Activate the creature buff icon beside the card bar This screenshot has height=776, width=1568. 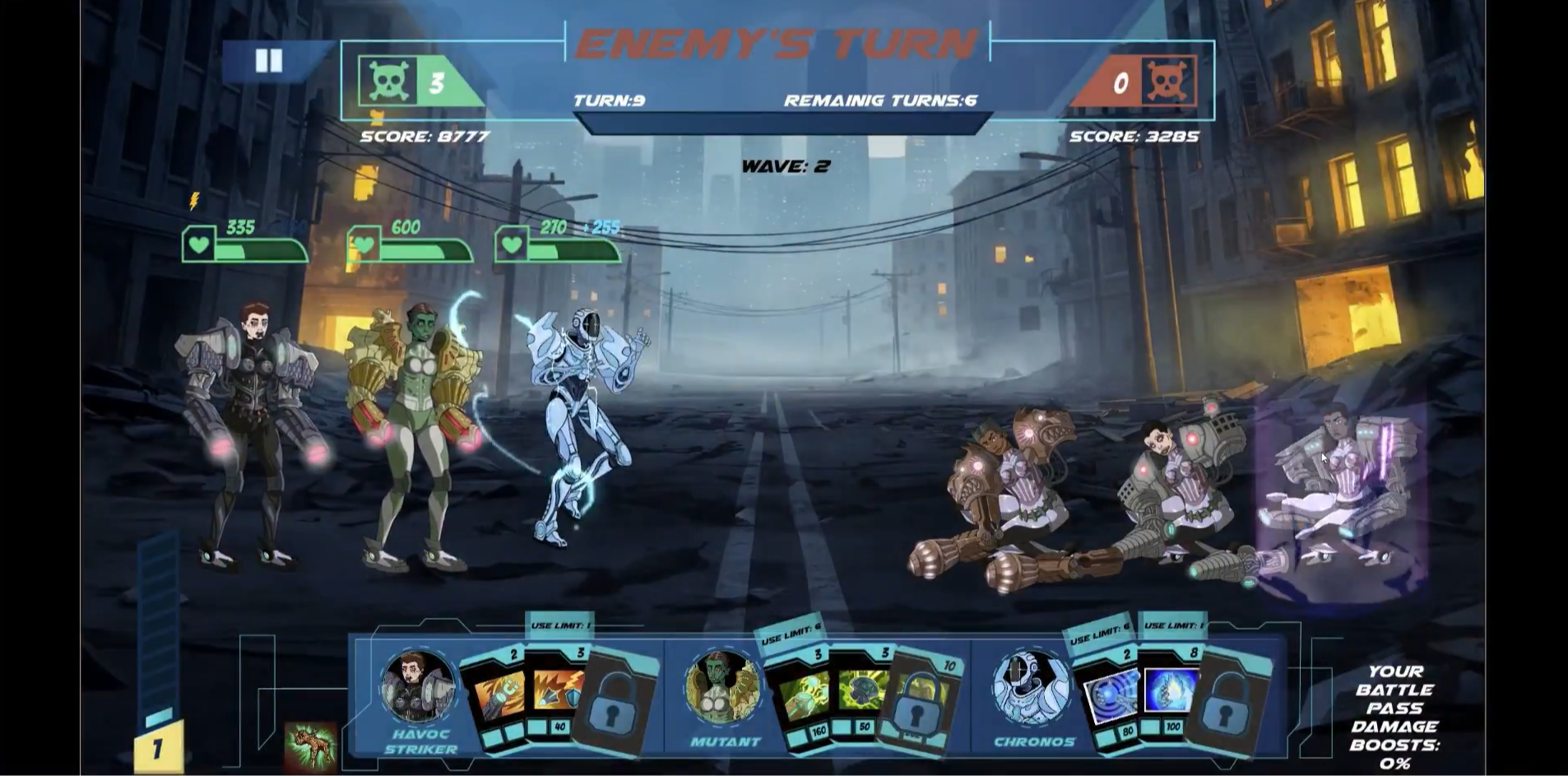(x=310, y=746)
